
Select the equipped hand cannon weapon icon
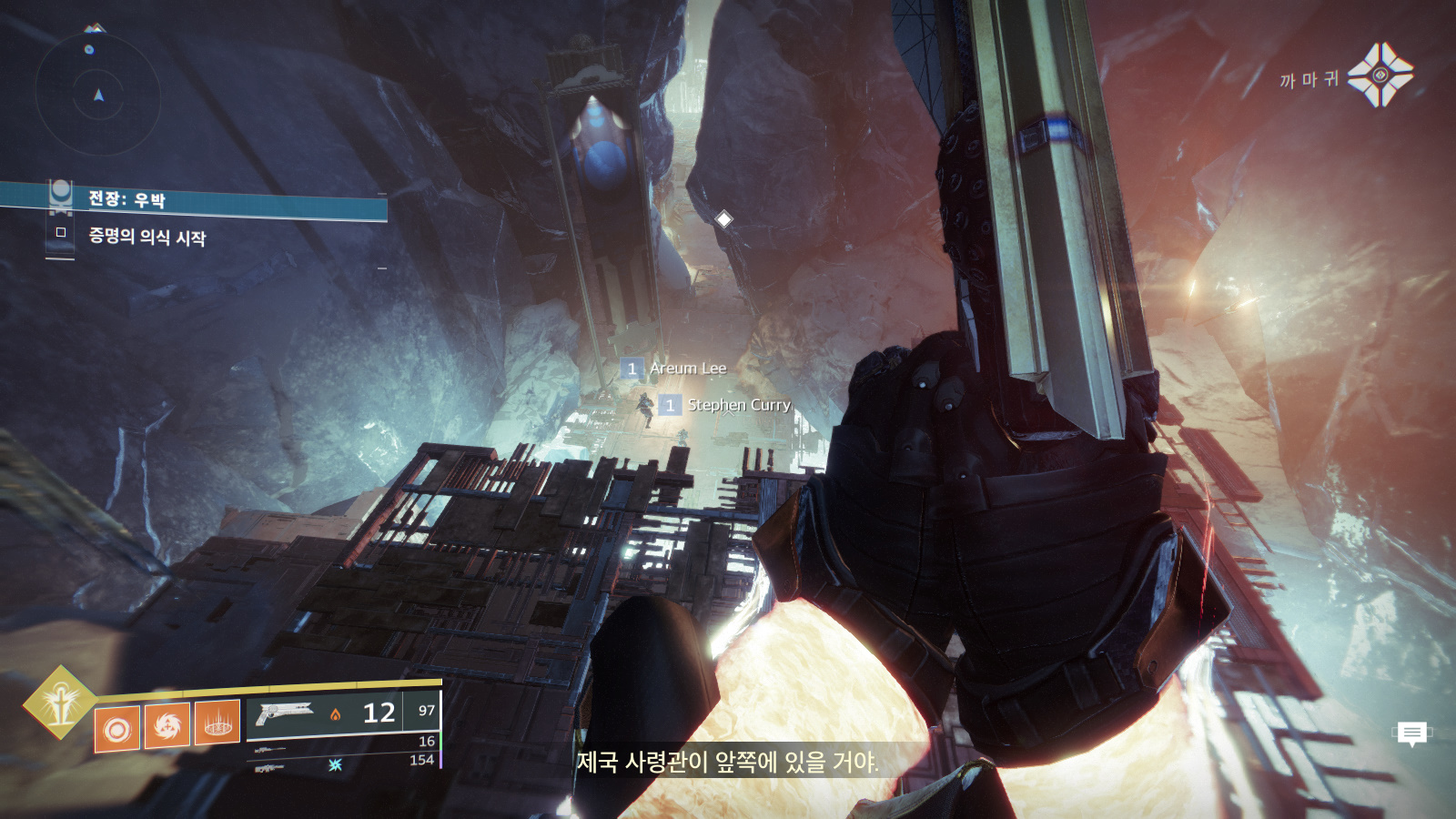285,713
